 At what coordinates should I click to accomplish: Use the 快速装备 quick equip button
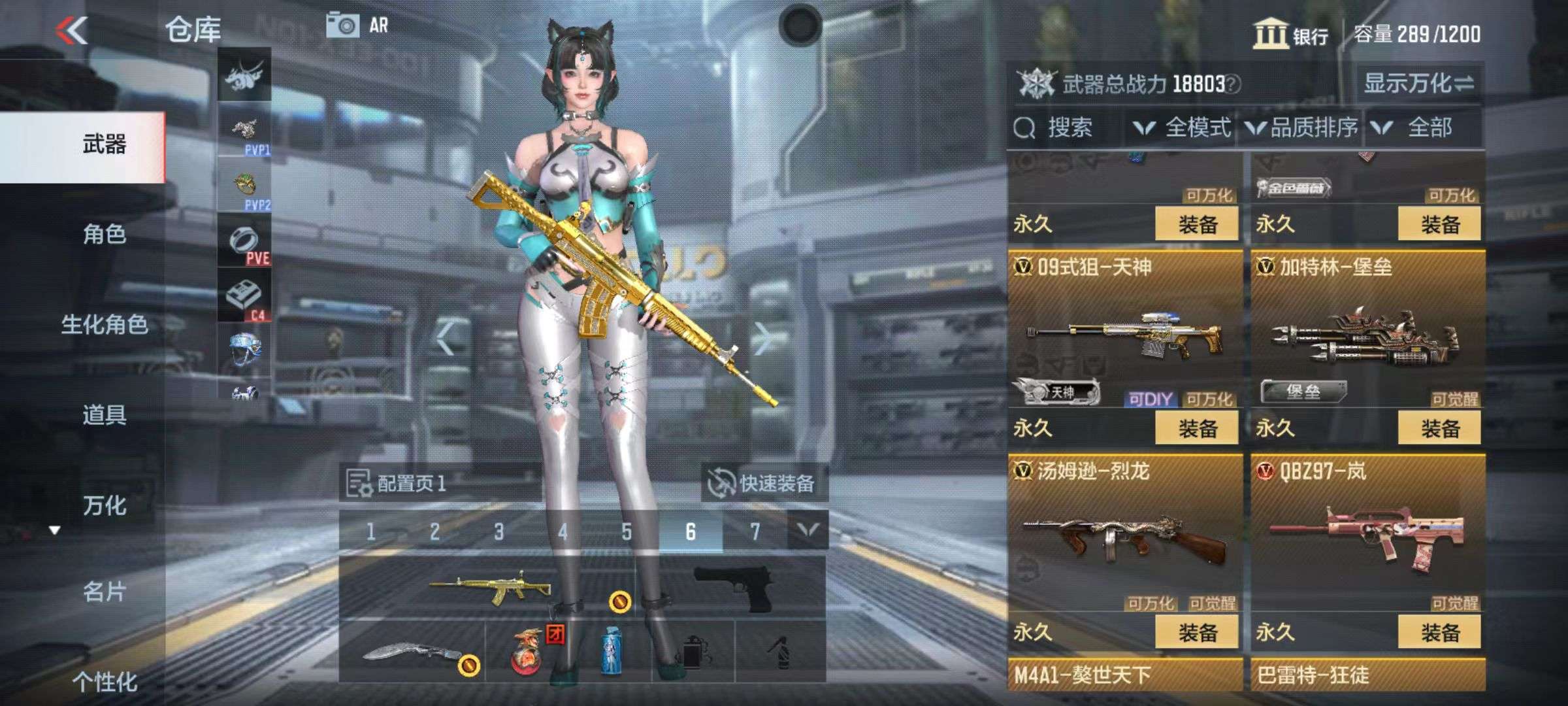[763, 484]
